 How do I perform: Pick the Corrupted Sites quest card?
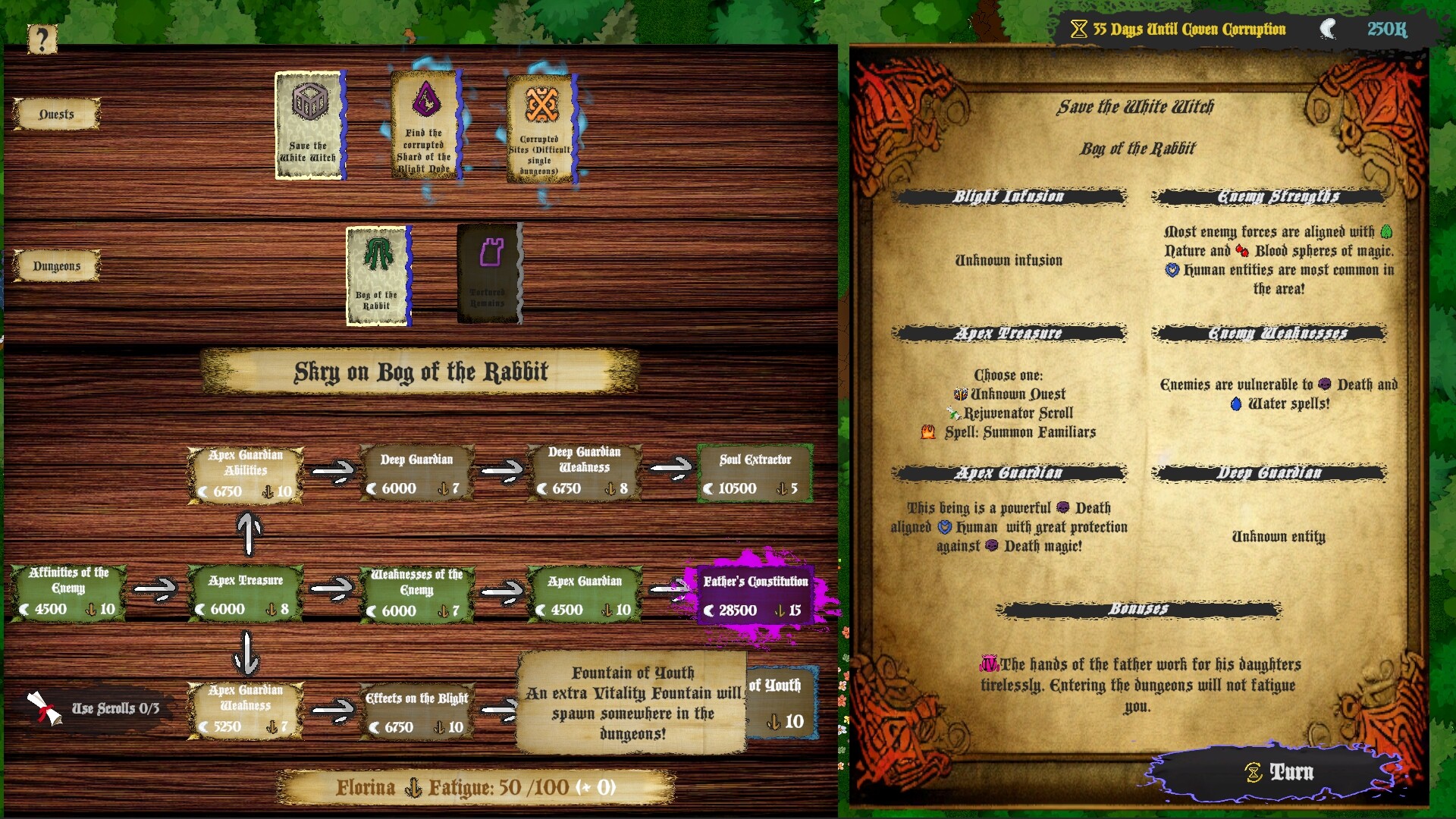tap(541, 129)
